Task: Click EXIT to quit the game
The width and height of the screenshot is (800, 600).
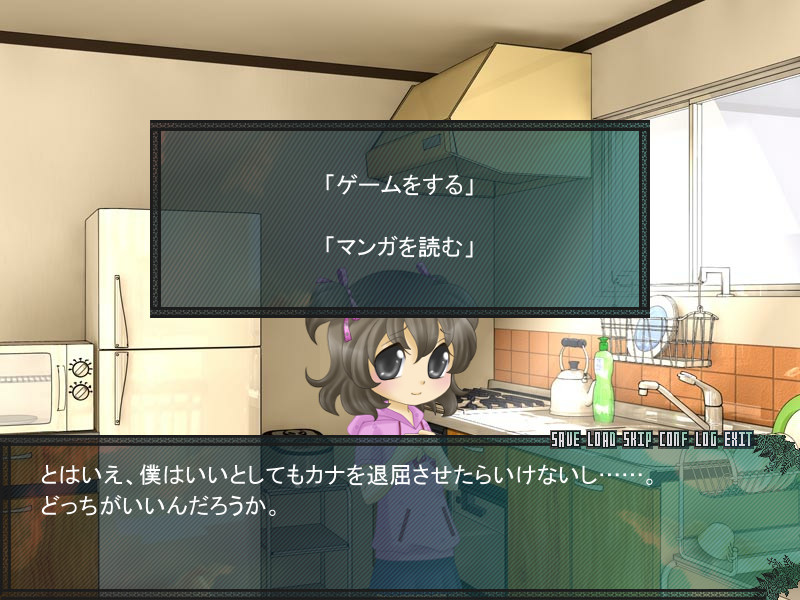Action: coord(736,440)
